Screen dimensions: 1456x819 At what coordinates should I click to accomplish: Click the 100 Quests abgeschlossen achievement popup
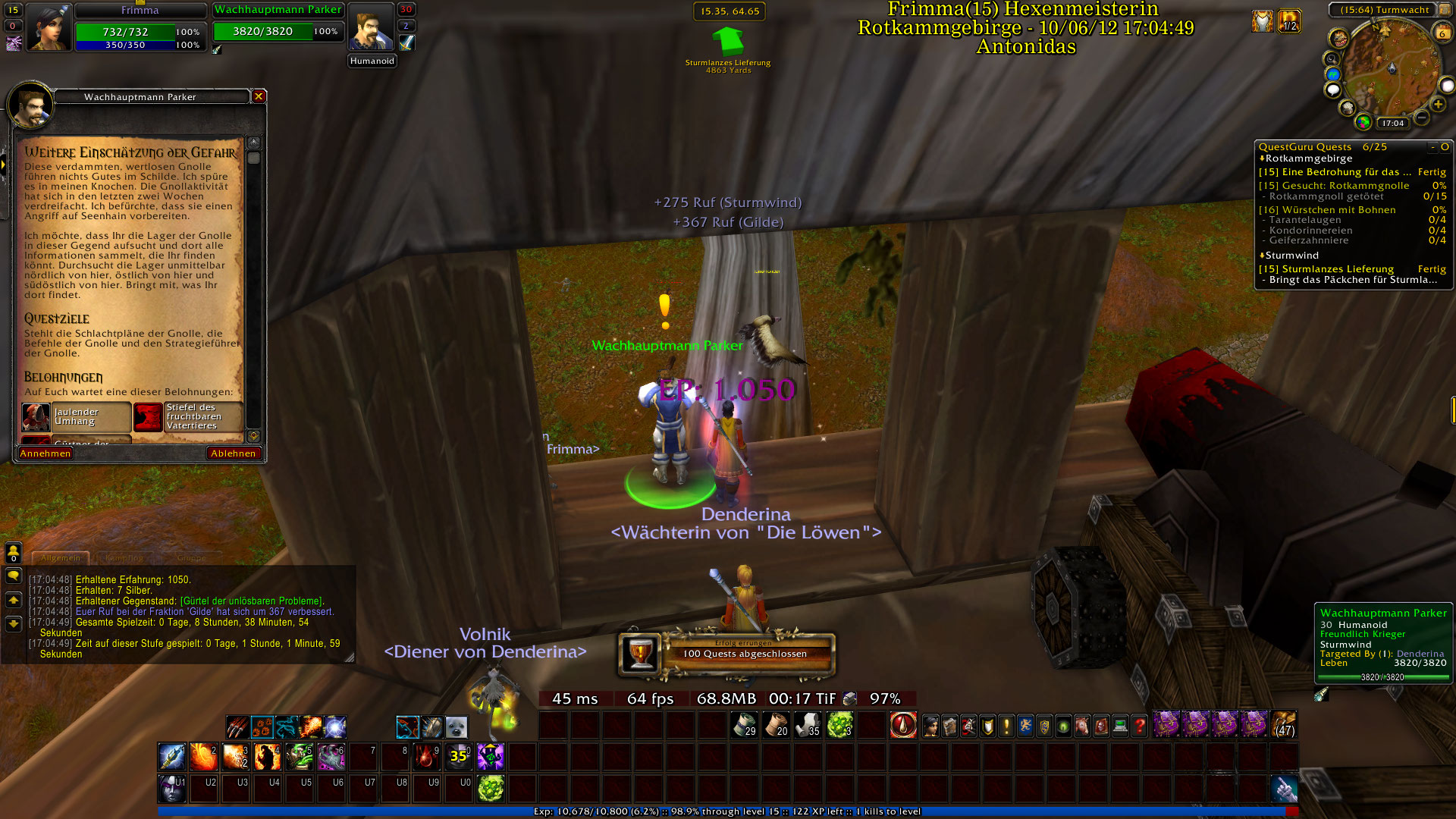(x=728, y=654)
